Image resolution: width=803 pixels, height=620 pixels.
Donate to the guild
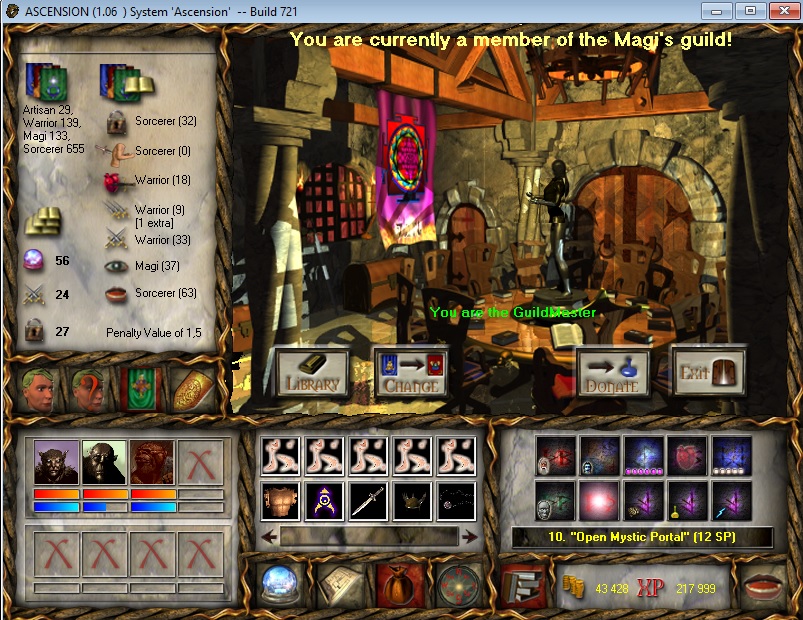(x=613, y=372)
